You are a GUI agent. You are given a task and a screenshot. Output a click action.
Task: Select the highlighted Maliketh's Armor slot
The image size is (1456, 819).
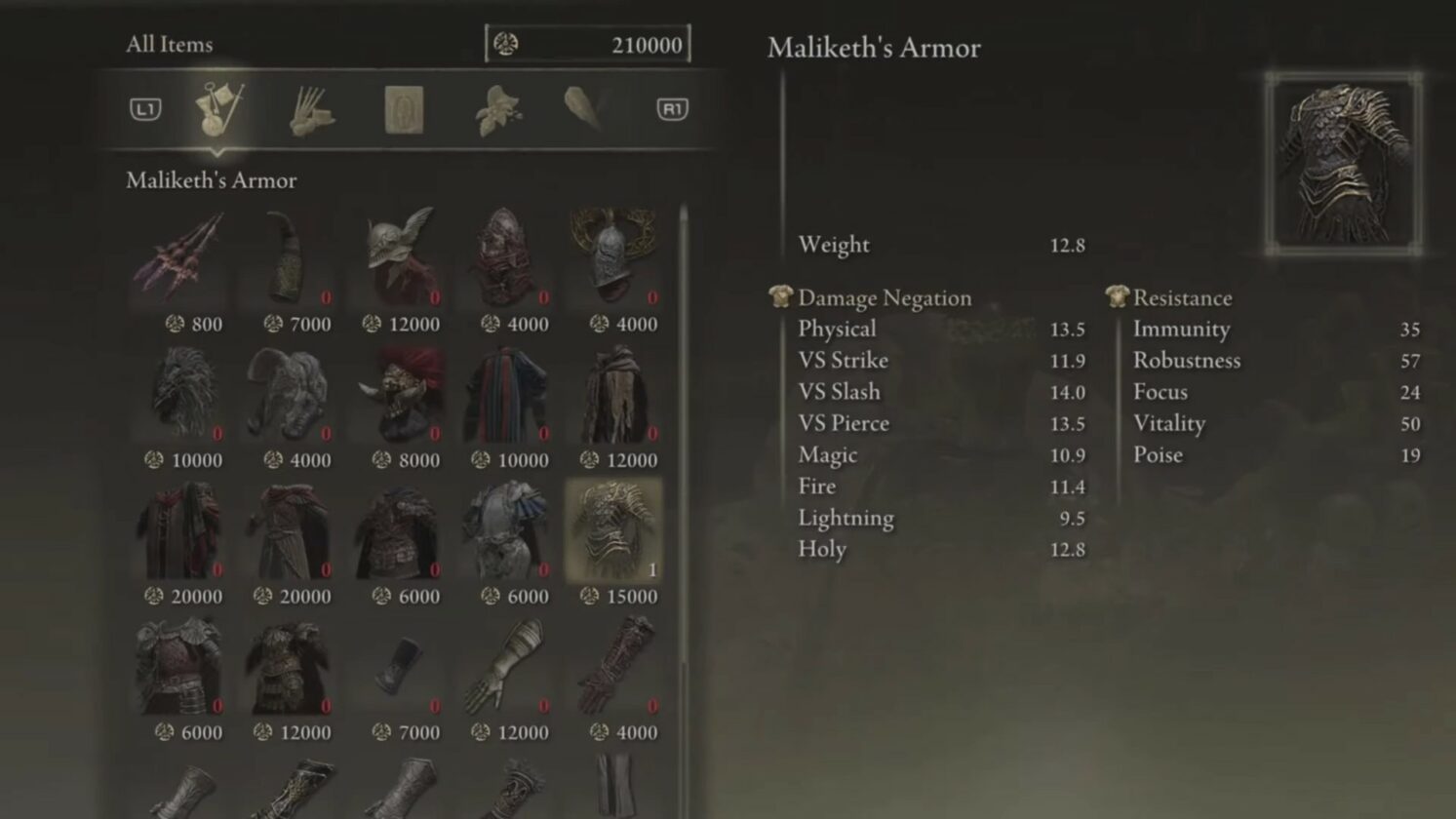point(615,530)
